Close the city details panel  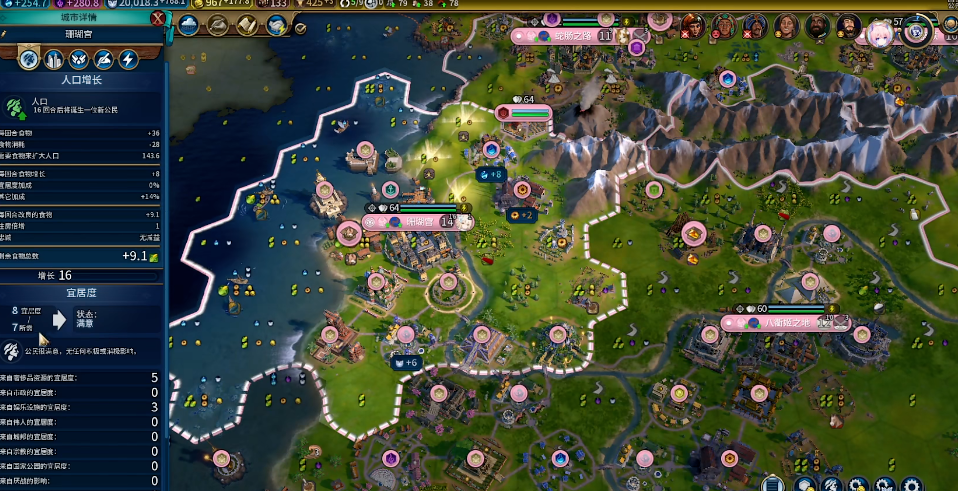(158, 18)
